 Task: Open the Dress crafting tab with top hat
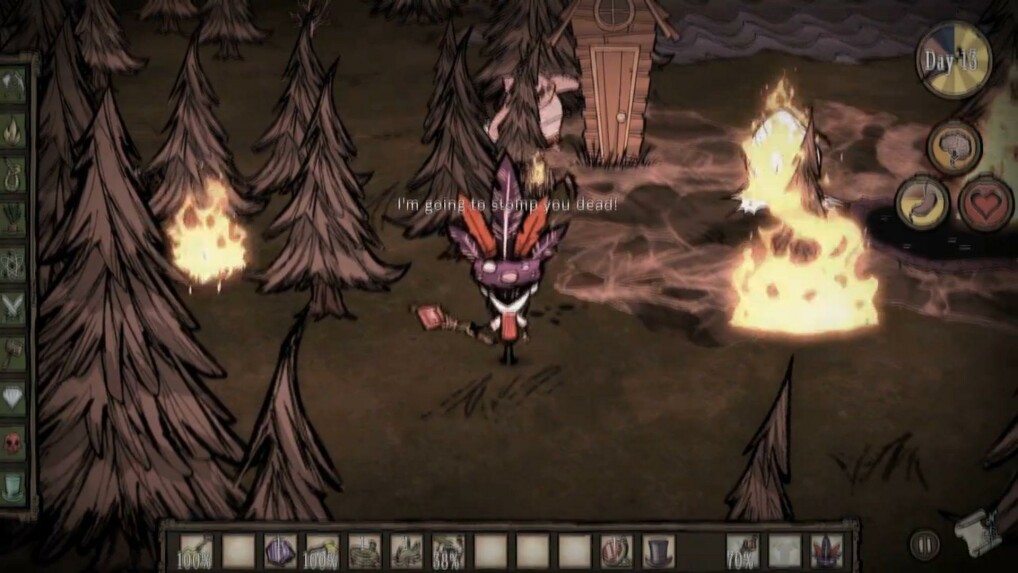pyautogui.click(x=13, y=487)
